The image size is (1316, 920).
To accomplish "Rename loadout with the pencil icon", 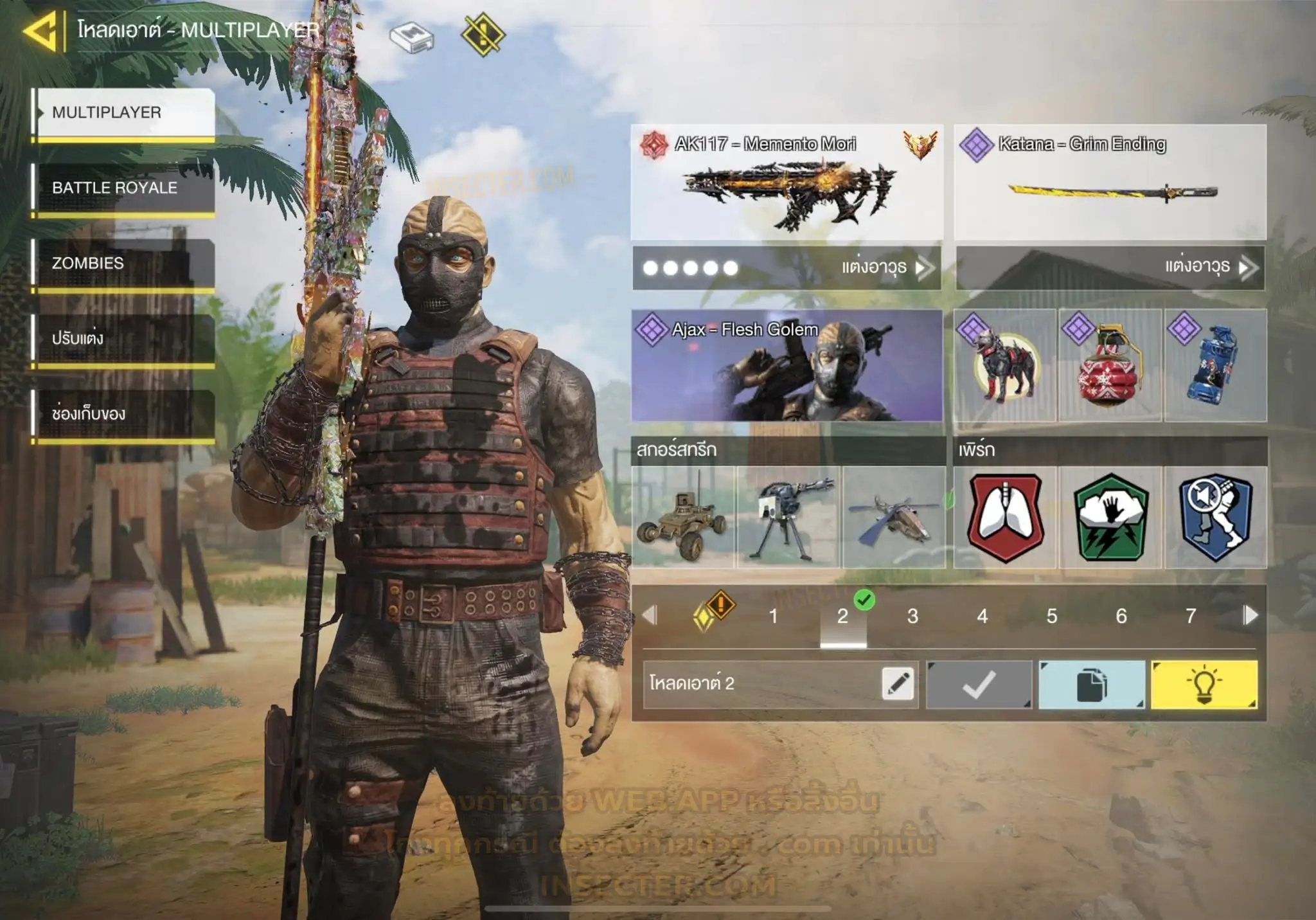I will point(898,683).
